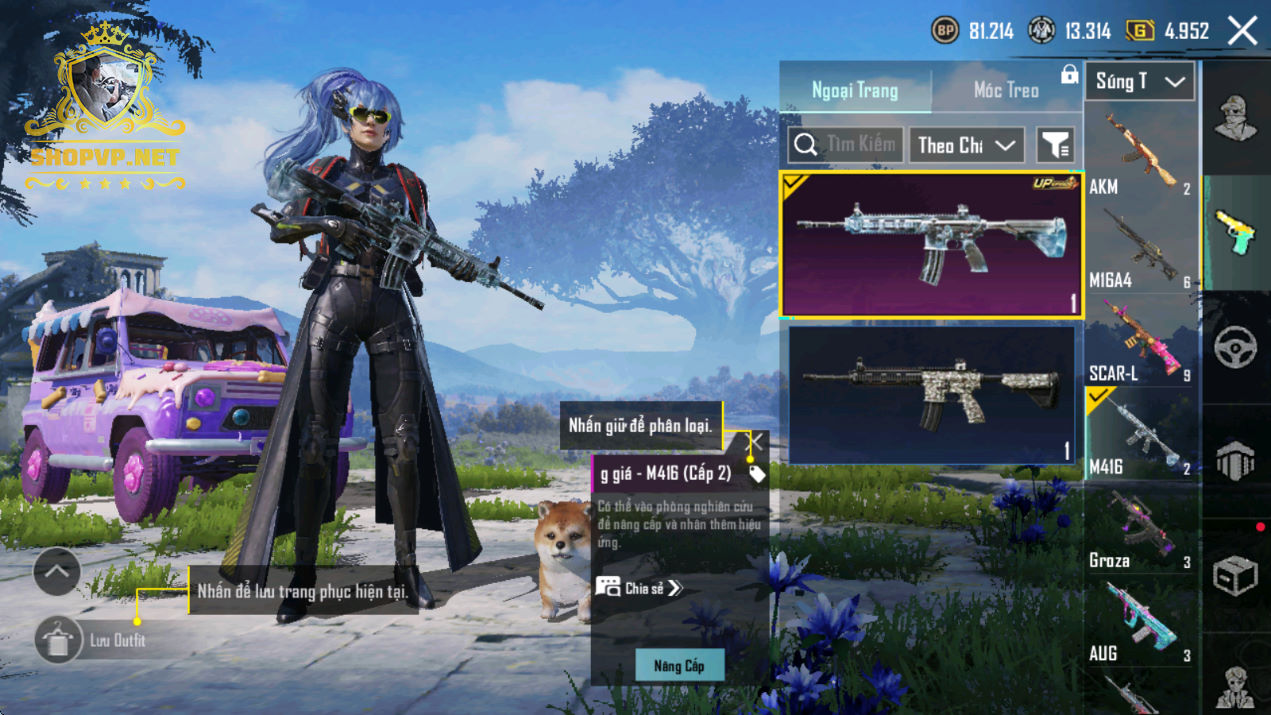Open the Móc Treo tab
The width and height of the screenshot is (1271, 715).
pos(1006,90)
